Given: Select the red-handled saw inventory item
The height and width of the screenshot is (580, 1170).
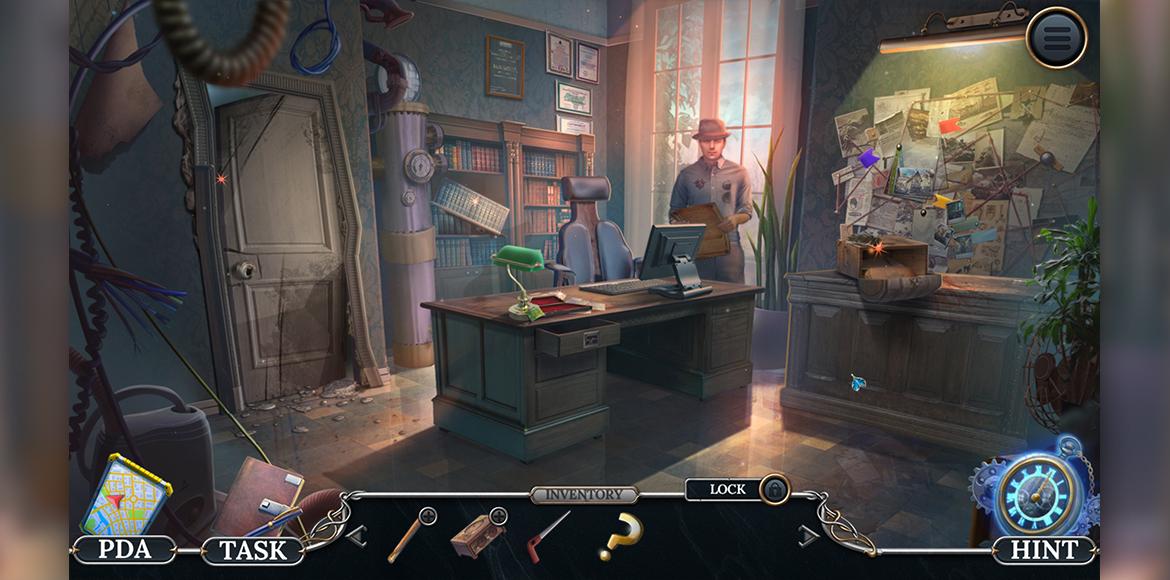Looking at the screenshot, I should (547, 535).
